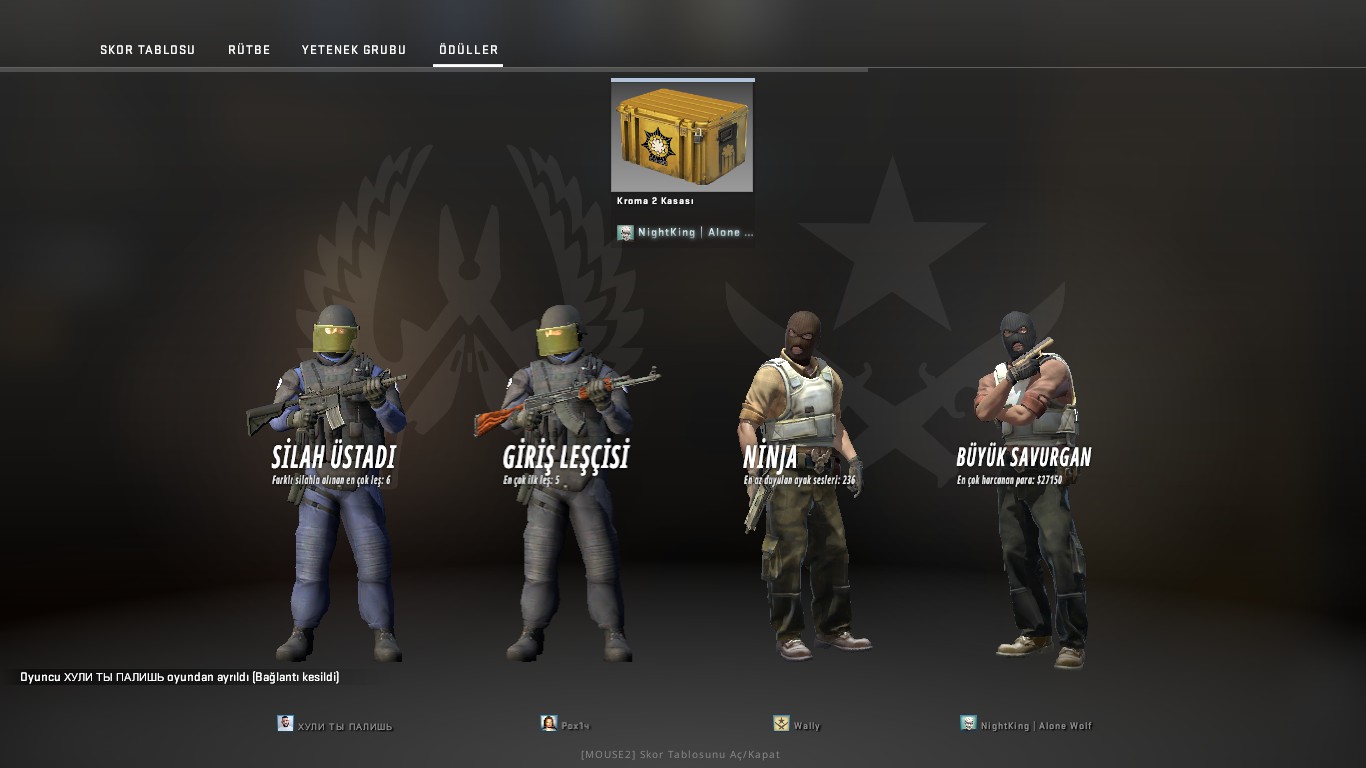This screenshot has width=1366, height=768.
Task: Switch to the Skor Tablosu tab
Action: (147, 50)
